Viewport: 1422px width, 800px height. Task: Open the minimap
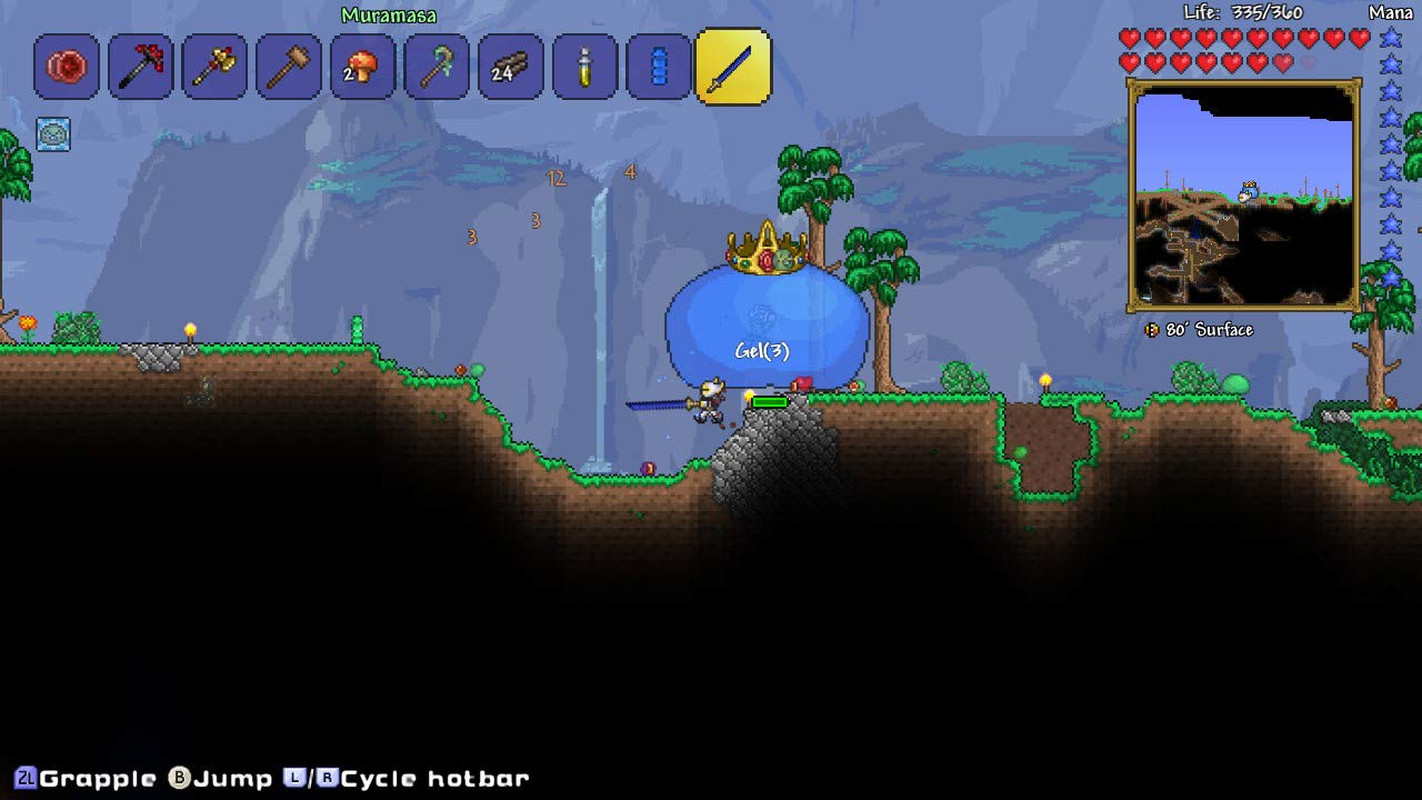coord(1244,195)
